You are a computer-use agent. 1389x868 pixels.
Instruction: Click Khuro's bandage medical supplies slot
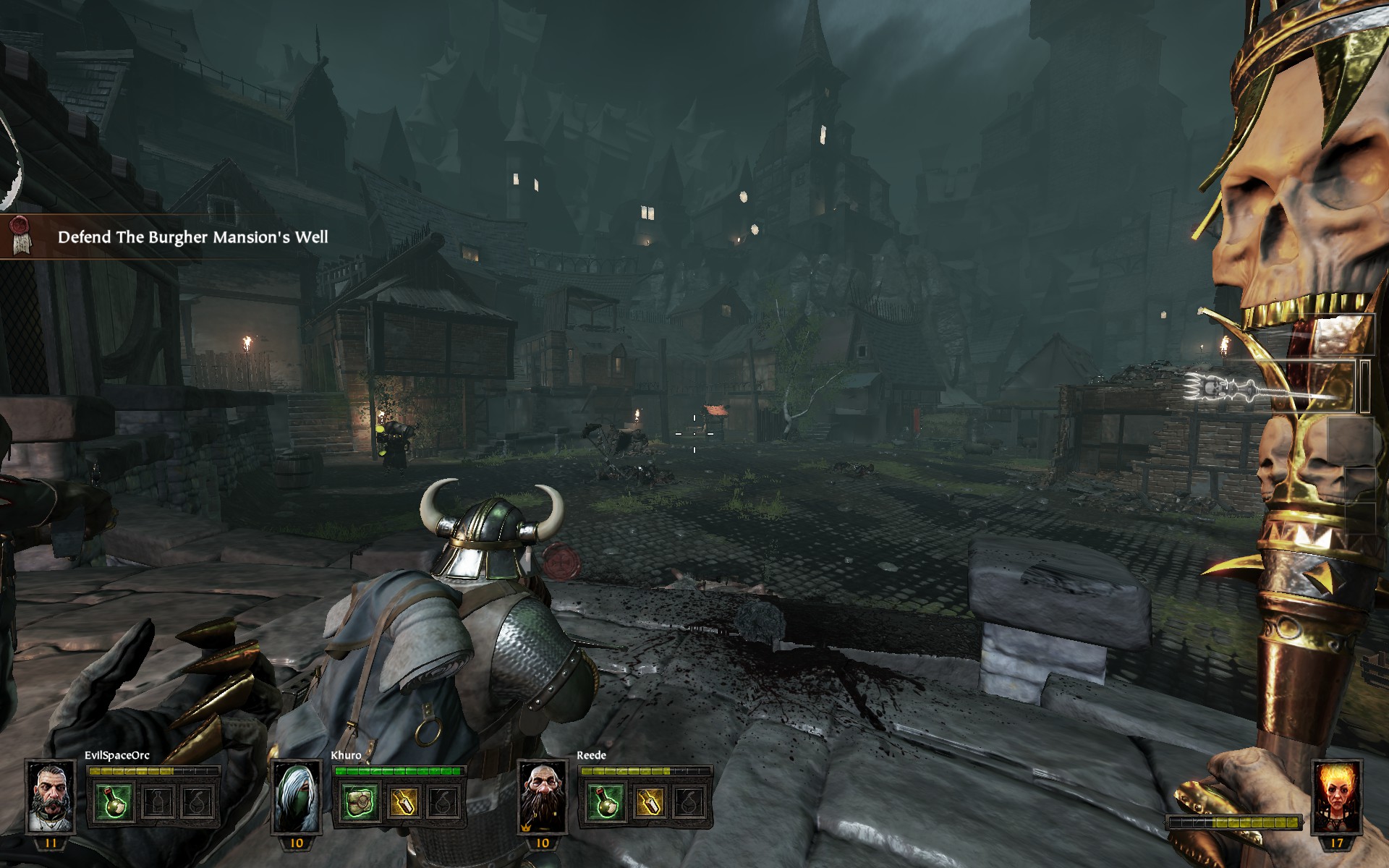(x=360, y=803)
